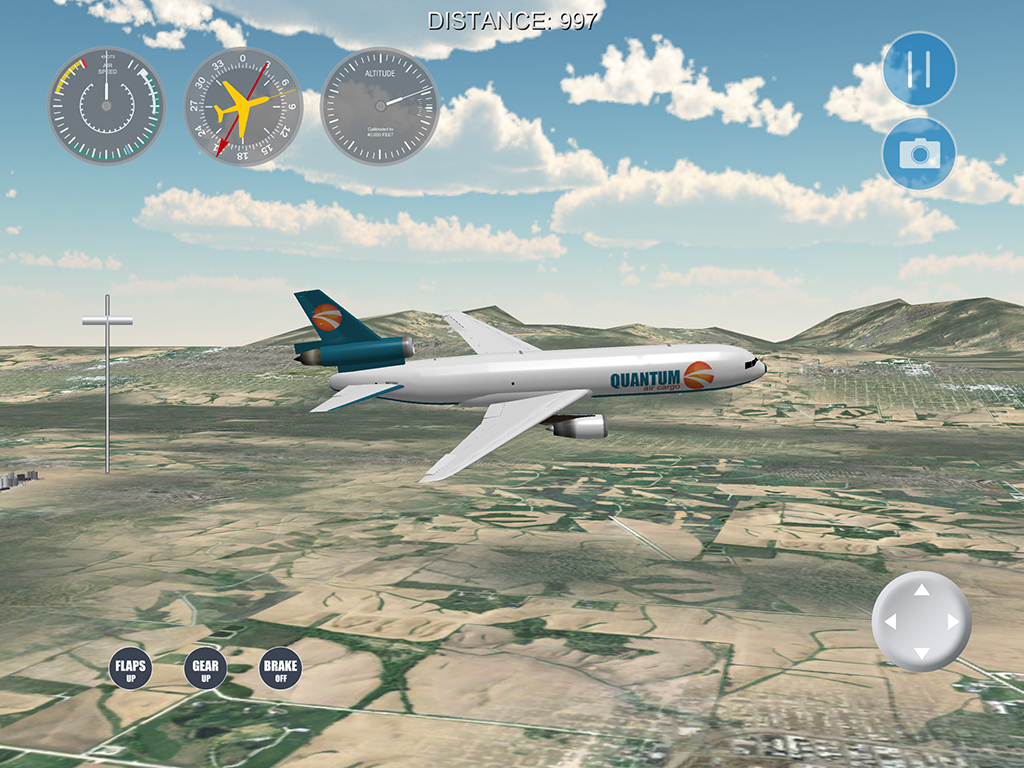Tap the left arrow on the joystick
Screen dimensions: 1024x768
(x=890, y=622)
